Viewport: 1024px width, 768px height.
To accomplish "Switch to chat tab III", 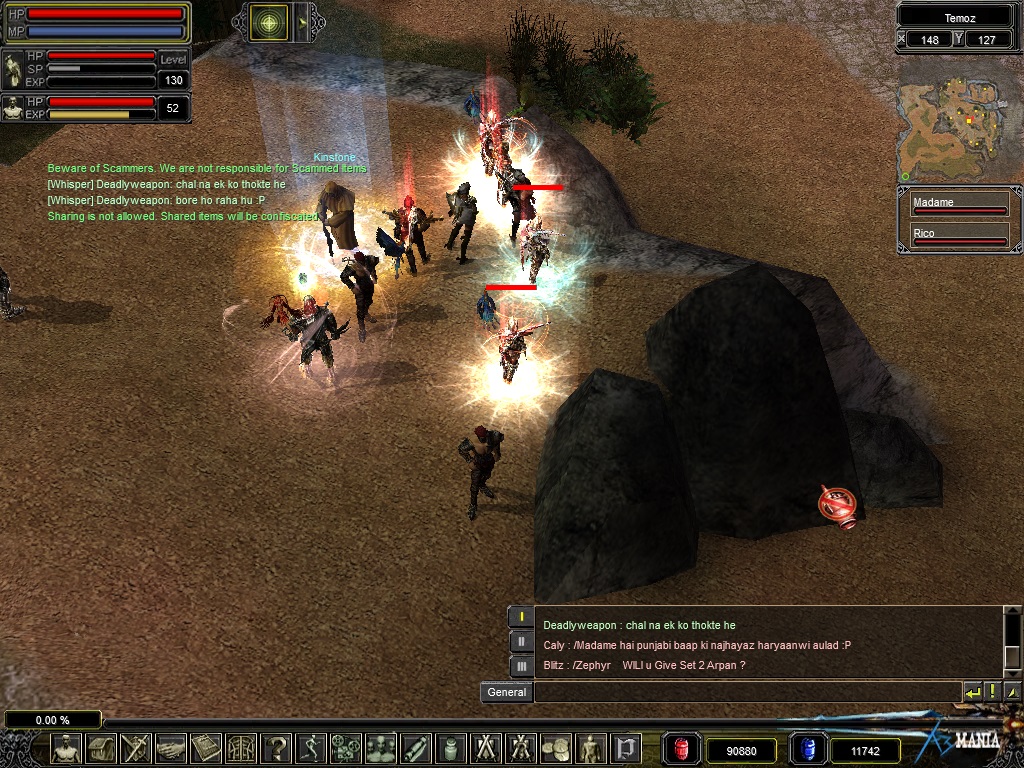I will (521, 665).
